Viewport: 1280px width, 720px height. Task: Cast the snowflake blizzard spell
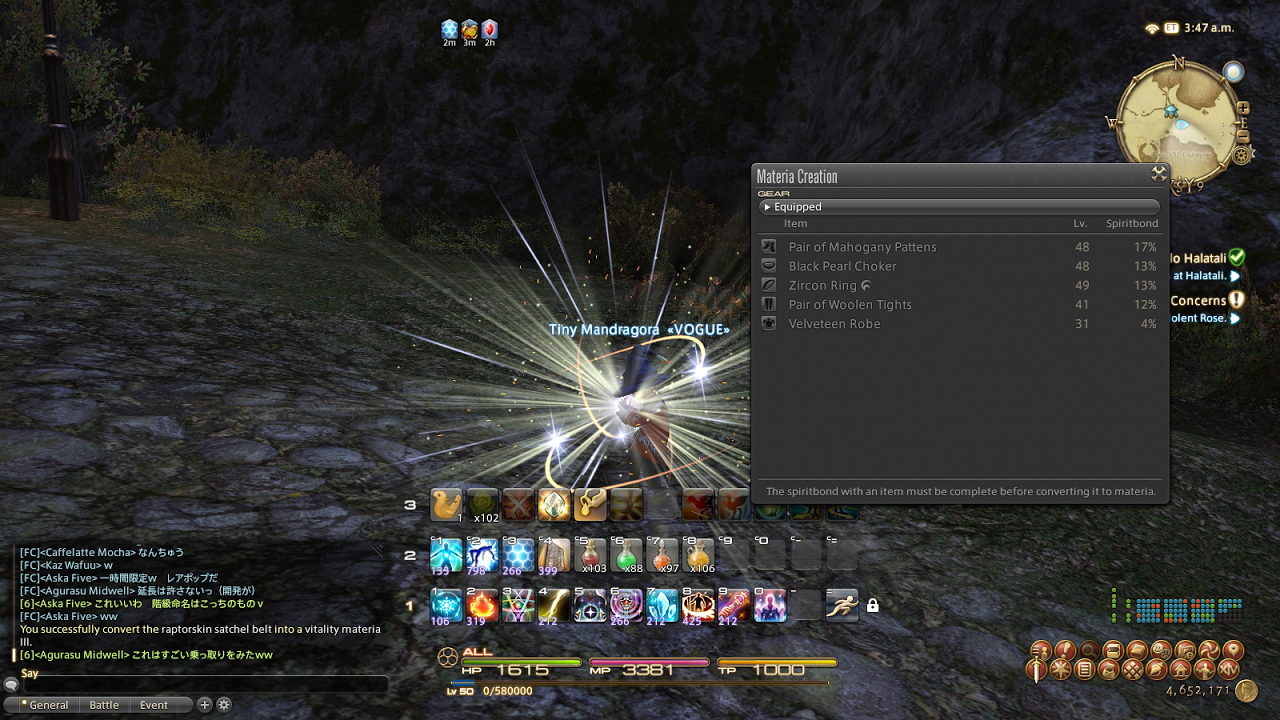click(446, 605)
